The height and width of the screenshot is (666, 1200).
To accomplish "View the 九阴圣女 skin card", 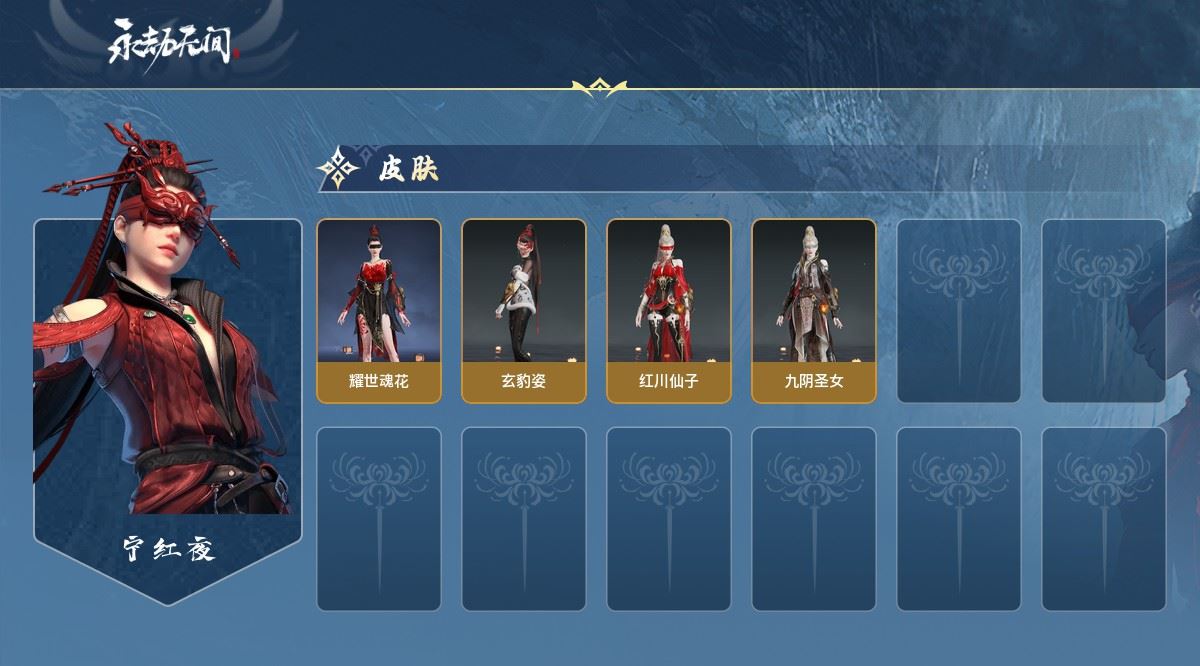I will [814, 310].
